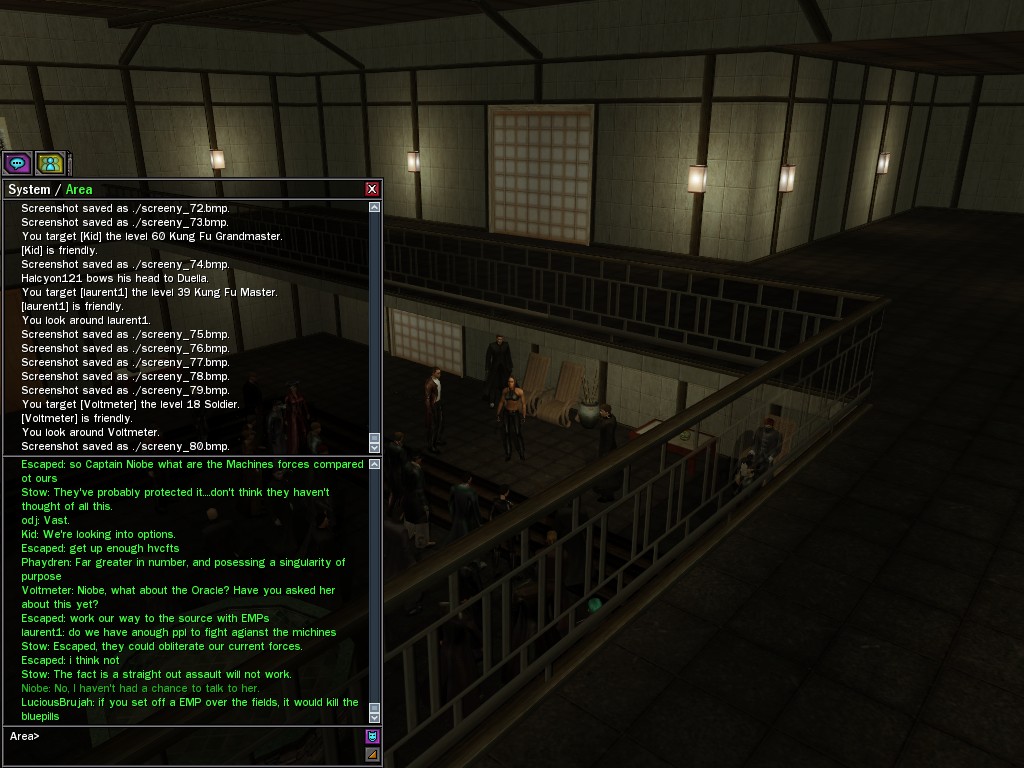The height and width of the screenshot is (768, 1024).
Task: Select the System label in the chat title
Action: [x=28, y=189]
